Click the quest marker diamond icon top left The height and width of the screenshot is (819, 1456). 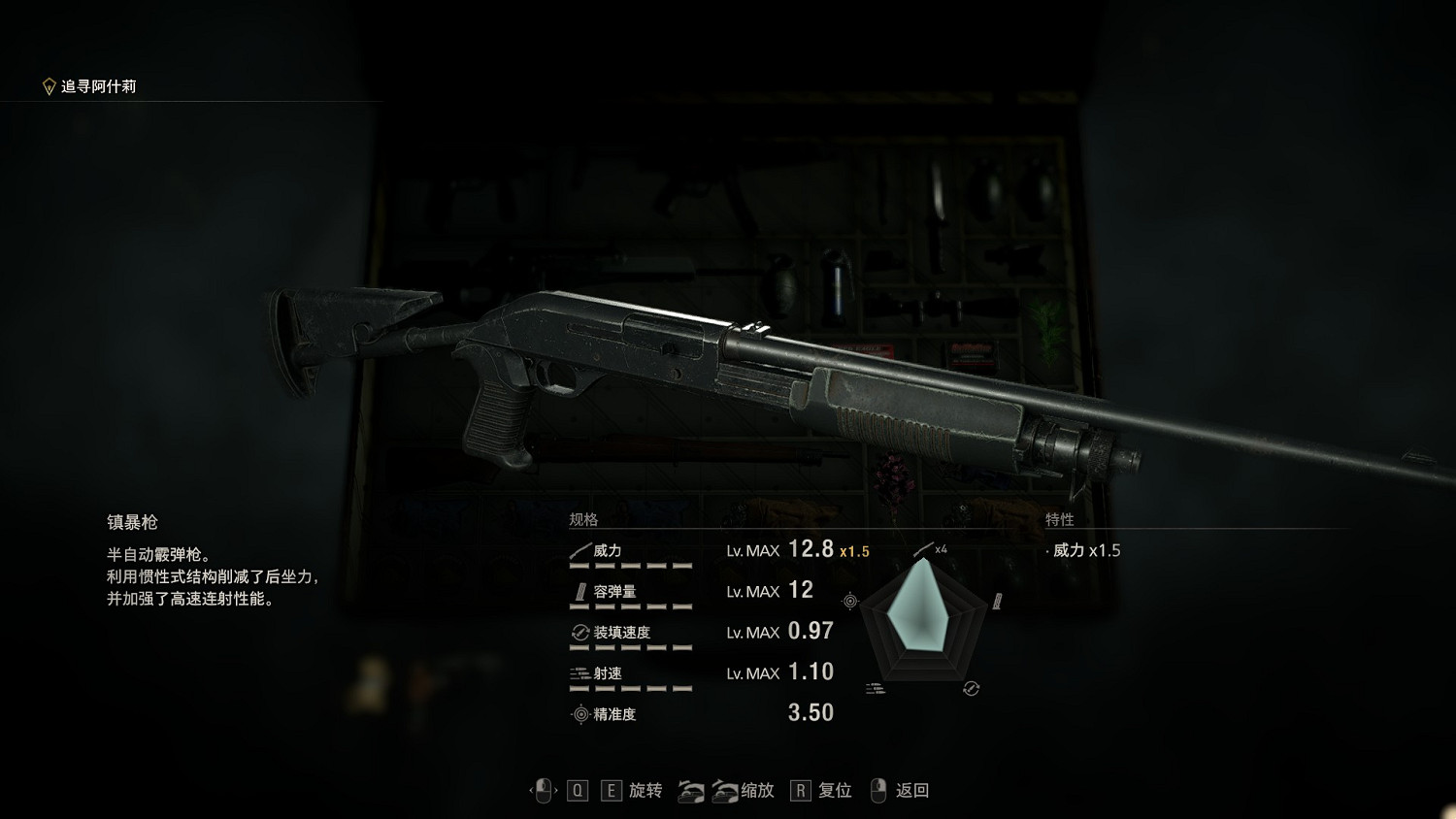(47, 82)
